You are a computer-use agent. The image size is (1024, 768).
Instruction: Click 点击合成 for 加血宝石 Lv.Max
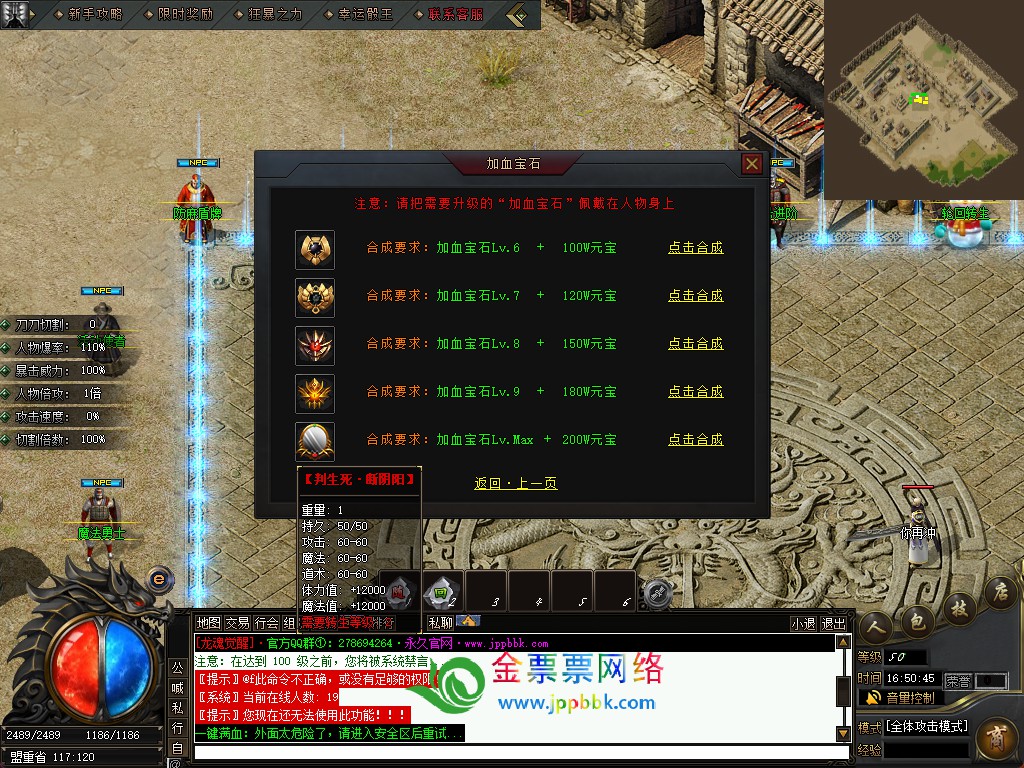tap(695, 440)
